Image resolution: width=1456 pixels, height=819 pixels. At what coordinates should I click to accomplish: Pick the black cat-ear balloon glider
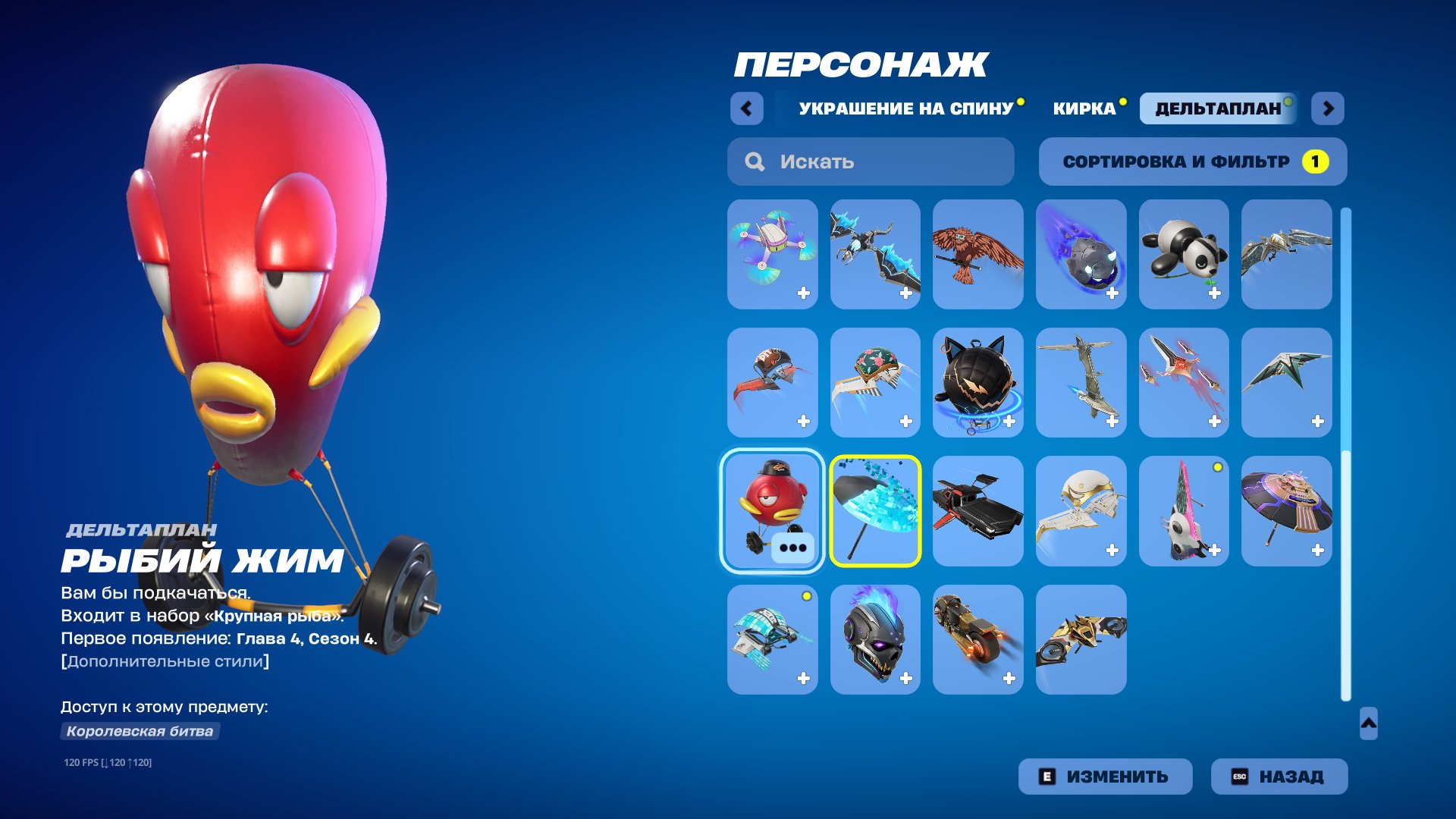point(977,383)
